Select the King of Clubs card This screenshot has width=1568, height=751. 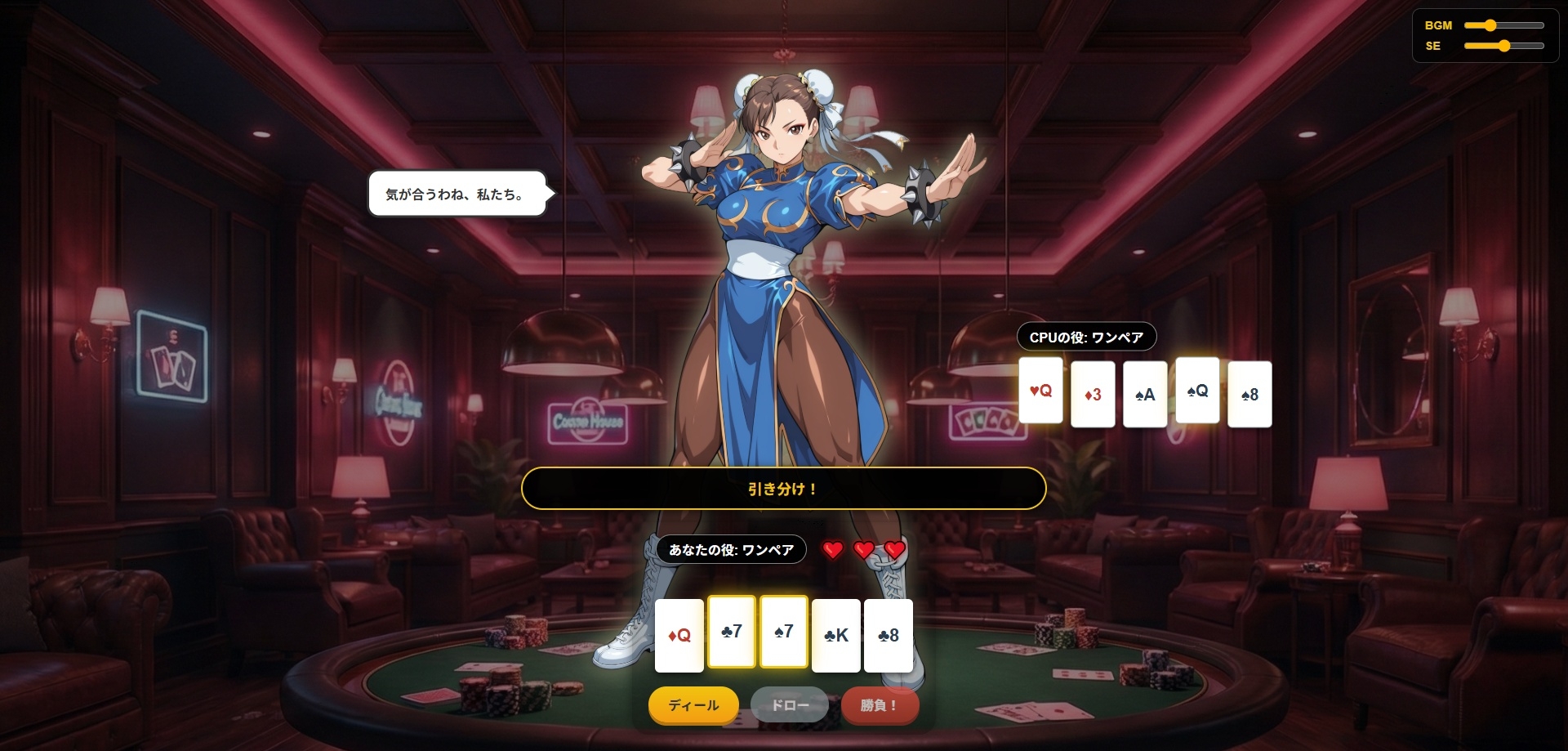(836, 636)
